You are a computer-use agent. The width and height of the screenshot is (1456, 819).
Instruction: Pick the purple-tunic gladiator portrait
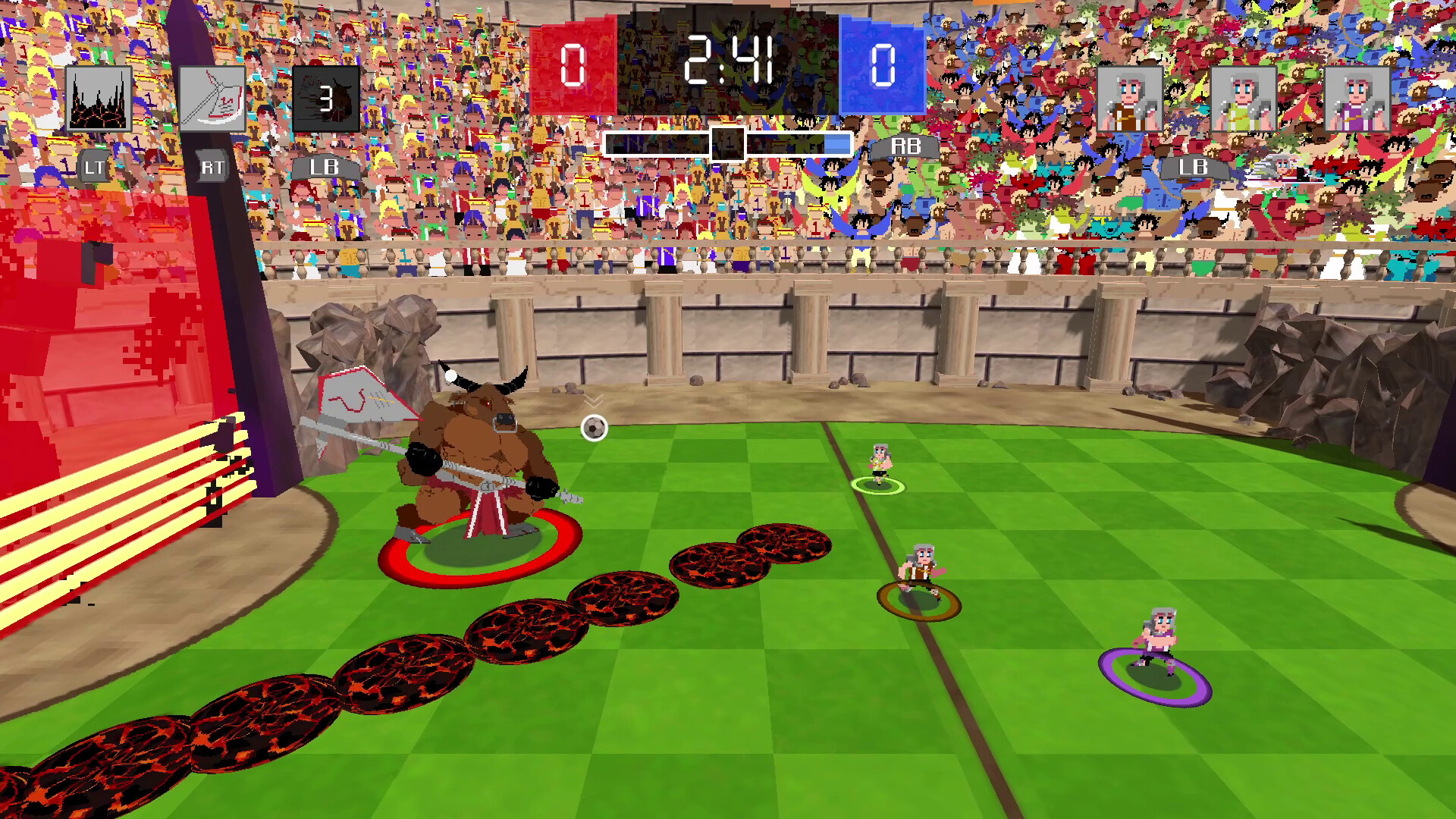1357,99
